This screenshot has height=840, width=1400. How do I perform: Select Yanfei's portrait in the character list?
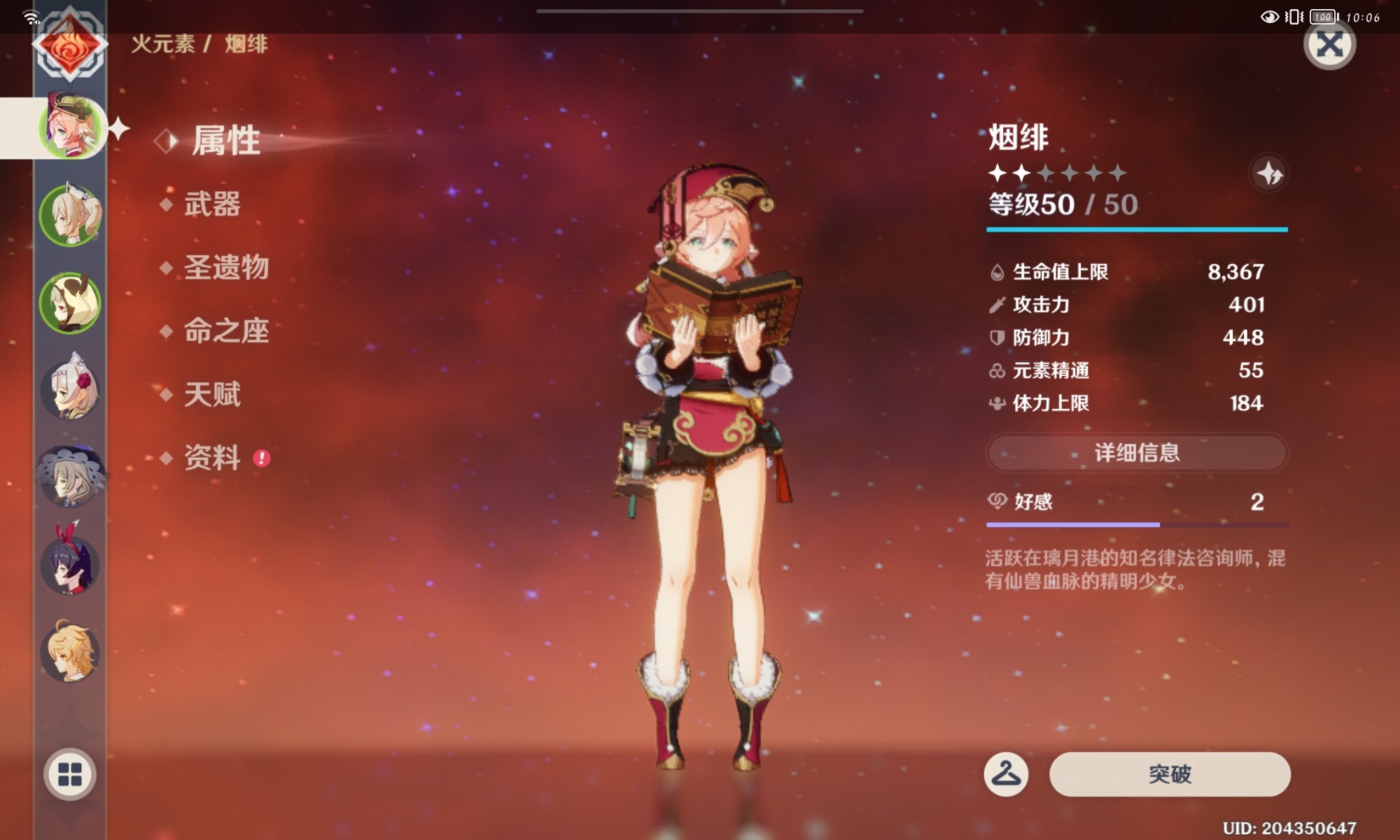coord(70,127)
